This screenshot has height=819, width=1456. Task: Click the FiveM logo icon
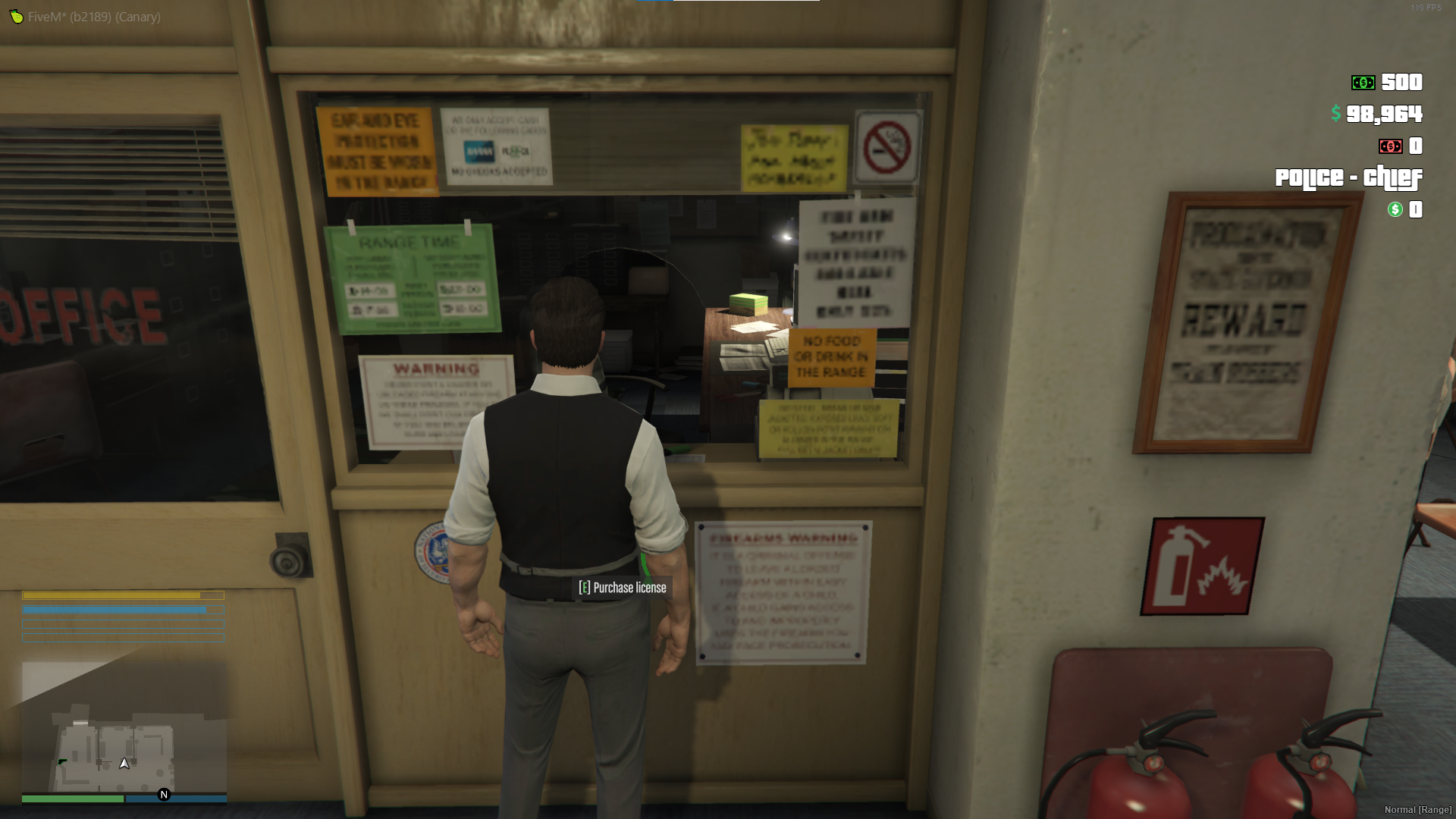coord(16,16)
